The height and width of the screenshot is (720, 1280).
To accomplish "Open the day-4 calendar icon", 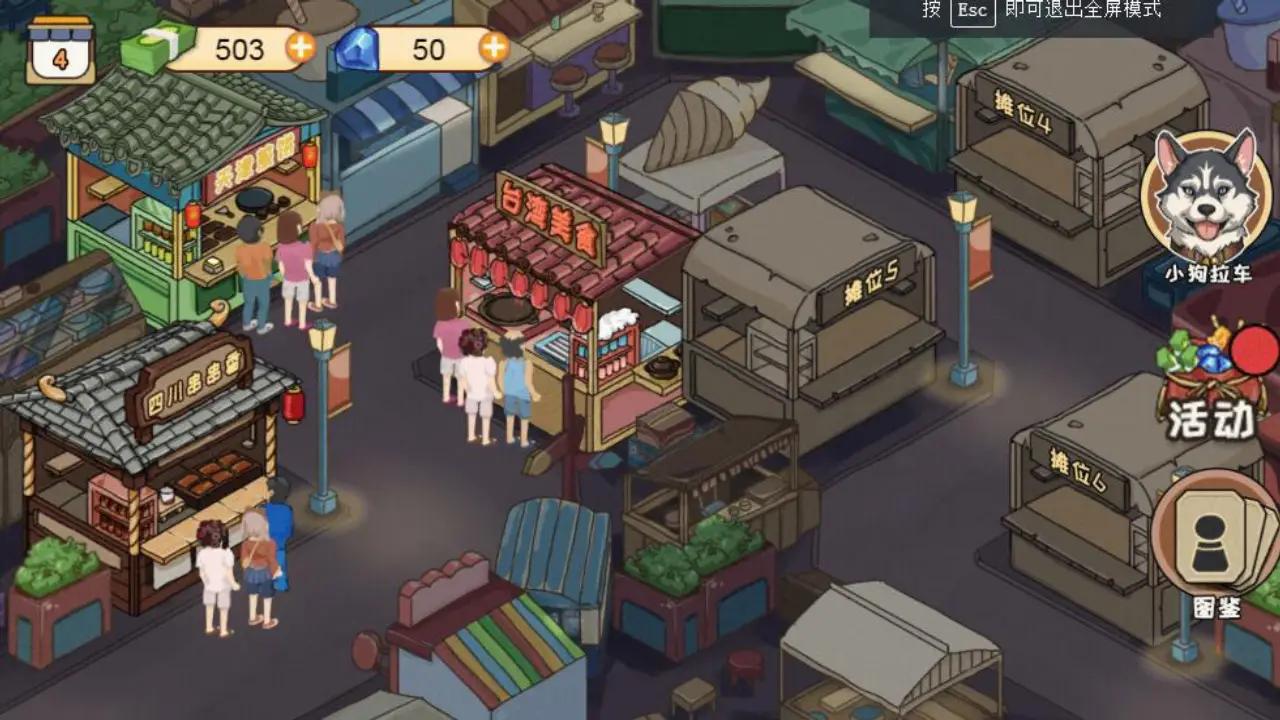I will 57,46.
